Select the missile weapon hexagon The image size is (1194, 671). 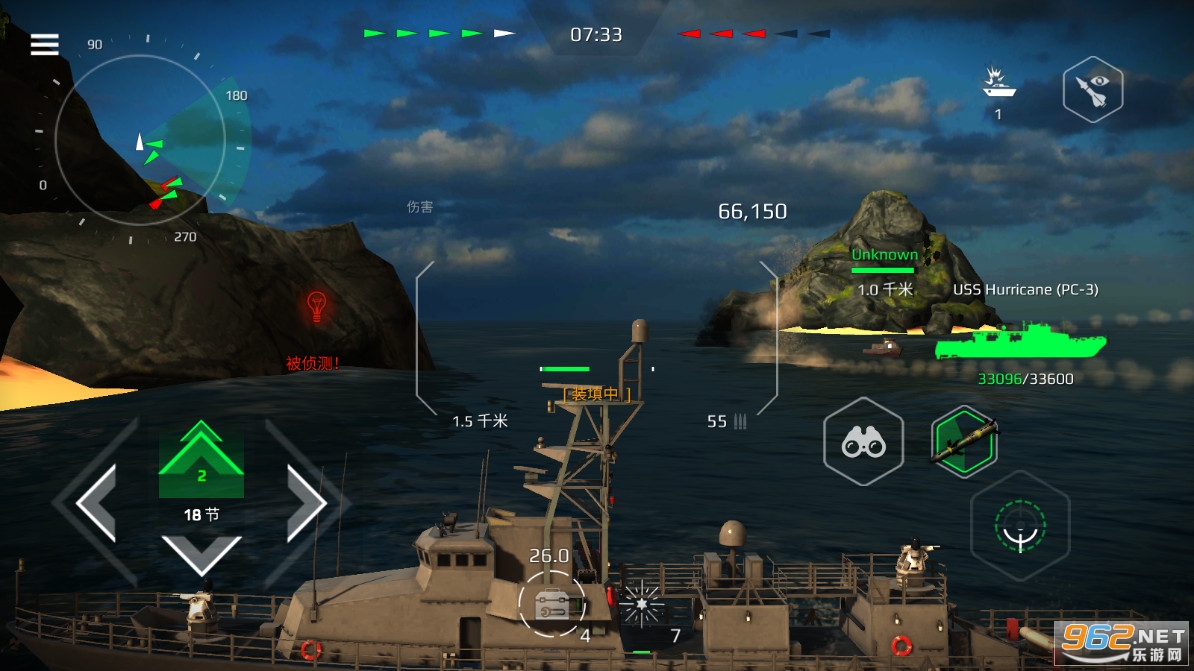tap(963, 442)
